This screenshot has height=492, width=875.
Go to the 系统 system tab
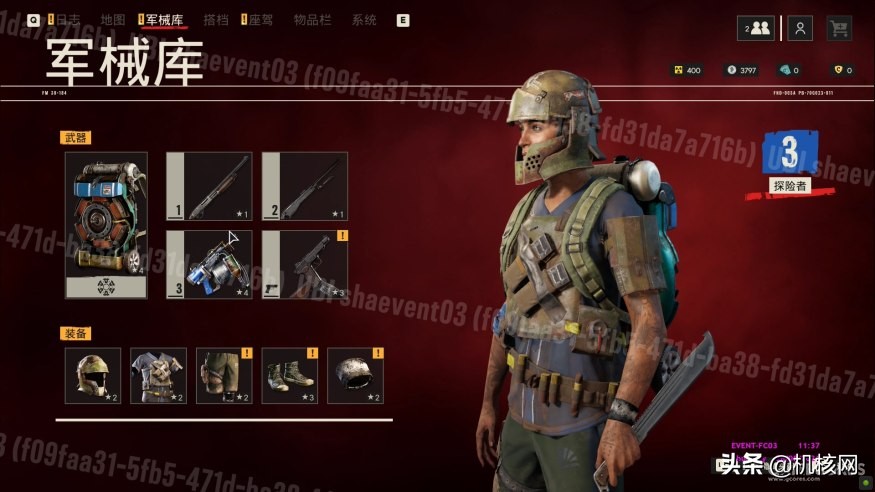tap(364, 20)
